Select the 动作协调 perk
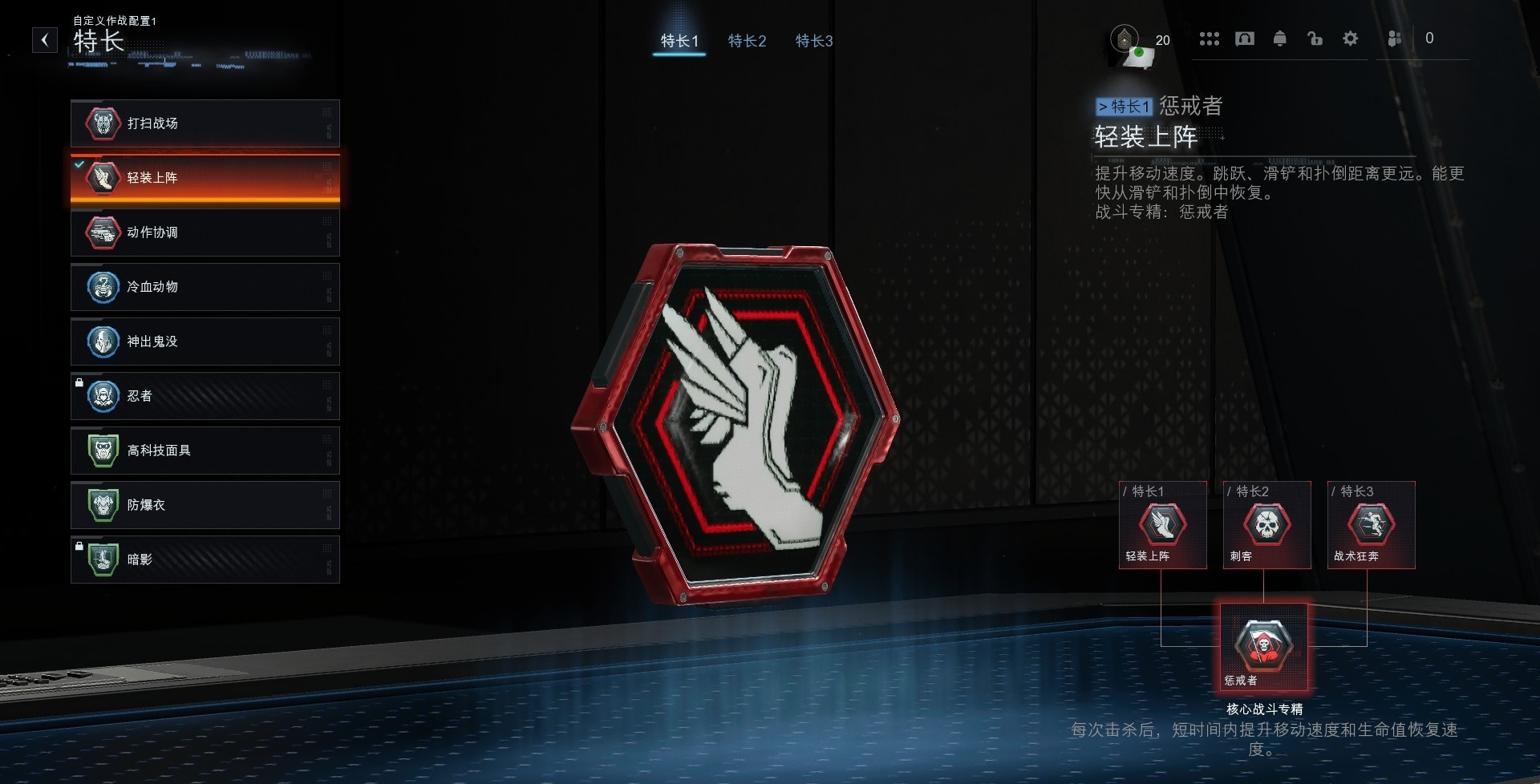Image resolution: width=1540 pixels, height=784 pixels. point(205,232)
